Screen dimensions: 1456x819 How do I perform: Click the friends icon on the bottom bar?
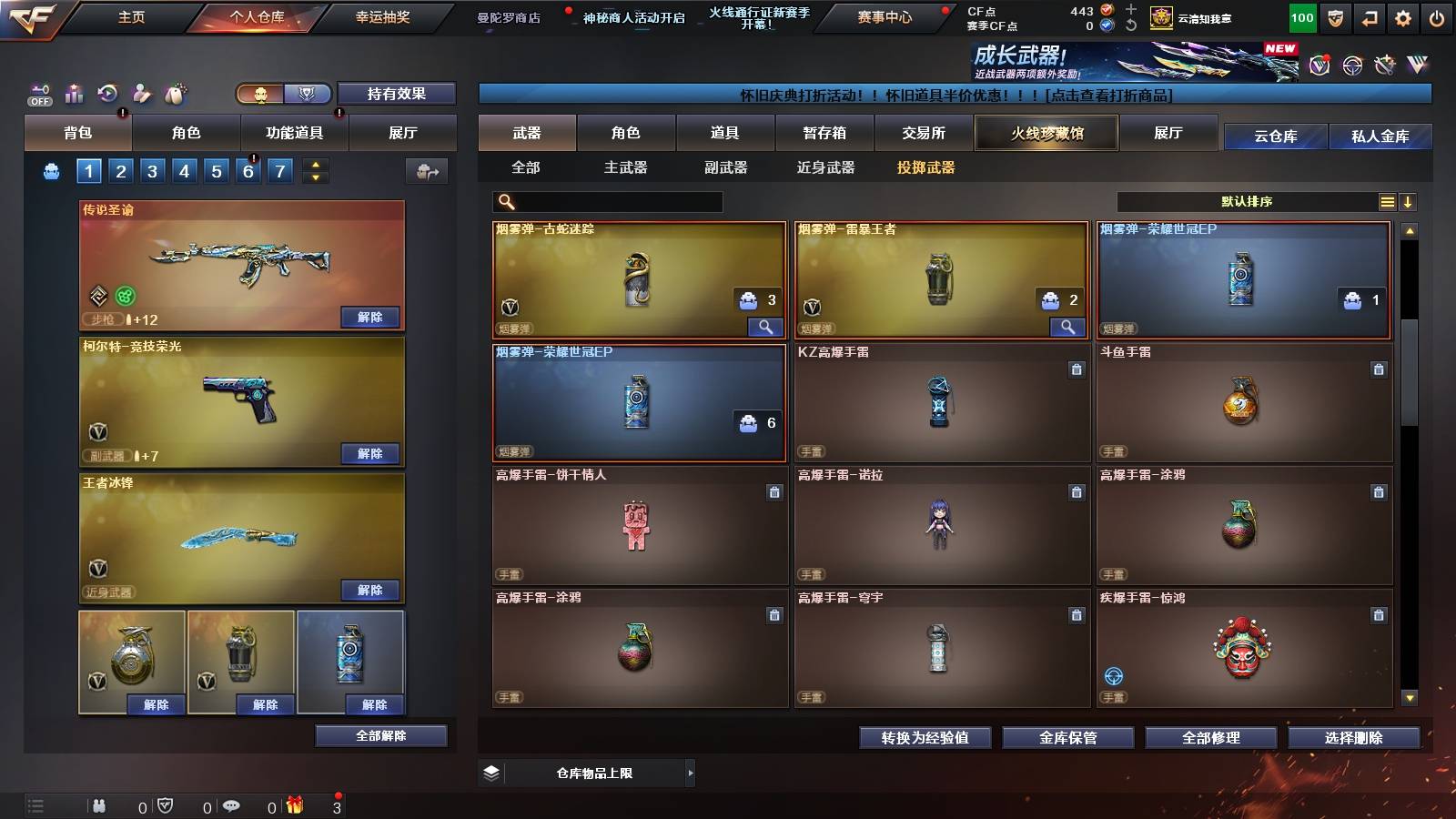tap(97, 805)
